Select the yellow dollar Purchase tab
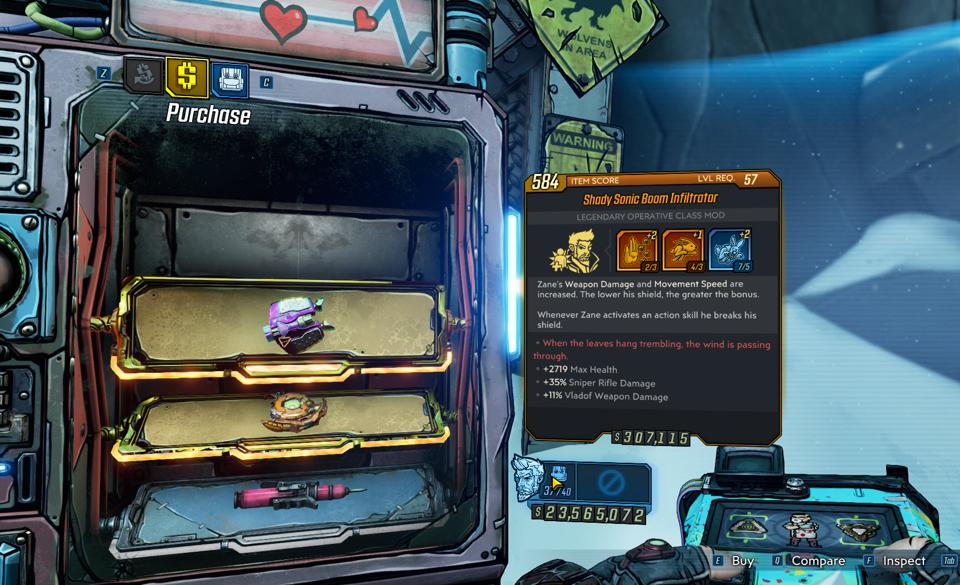 tap(187, 76)
